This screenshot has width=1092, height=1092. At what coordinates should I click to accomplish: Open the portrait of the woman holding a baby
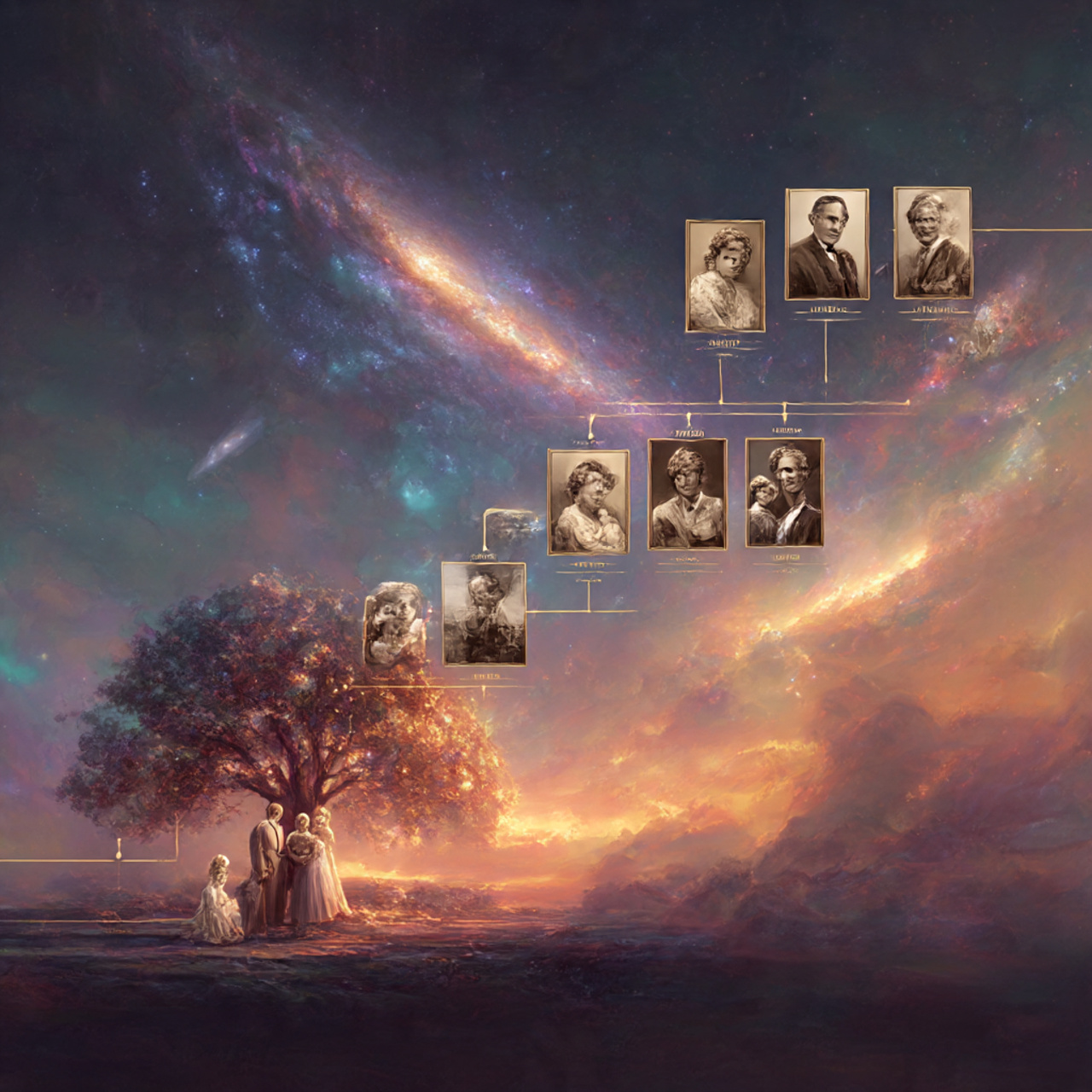pyautogui.click(x=588, y=502)
